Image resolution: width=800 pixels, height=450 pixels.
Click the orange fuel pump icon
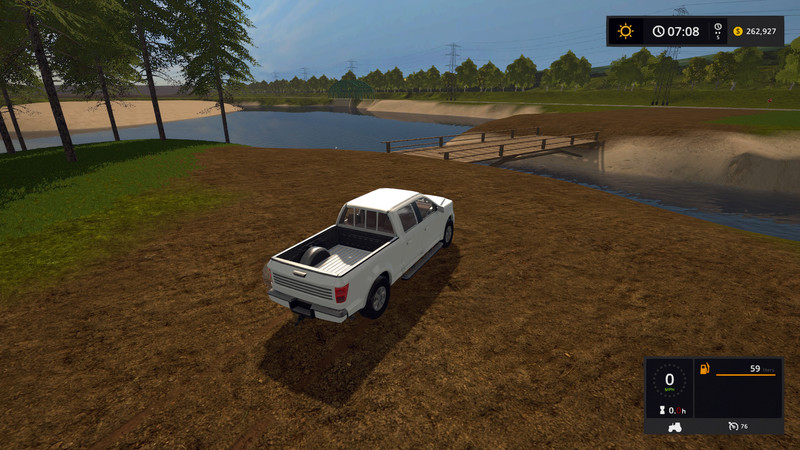click(705, 370)
